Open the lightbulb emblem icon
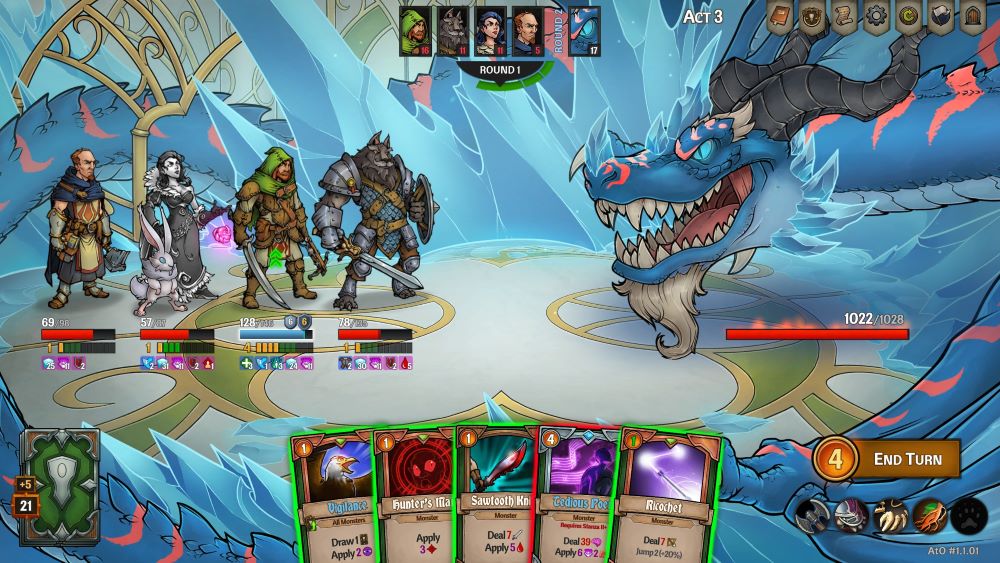This screenshot has height=563, width=1000. pyautogui.click(x=813, y=17)
